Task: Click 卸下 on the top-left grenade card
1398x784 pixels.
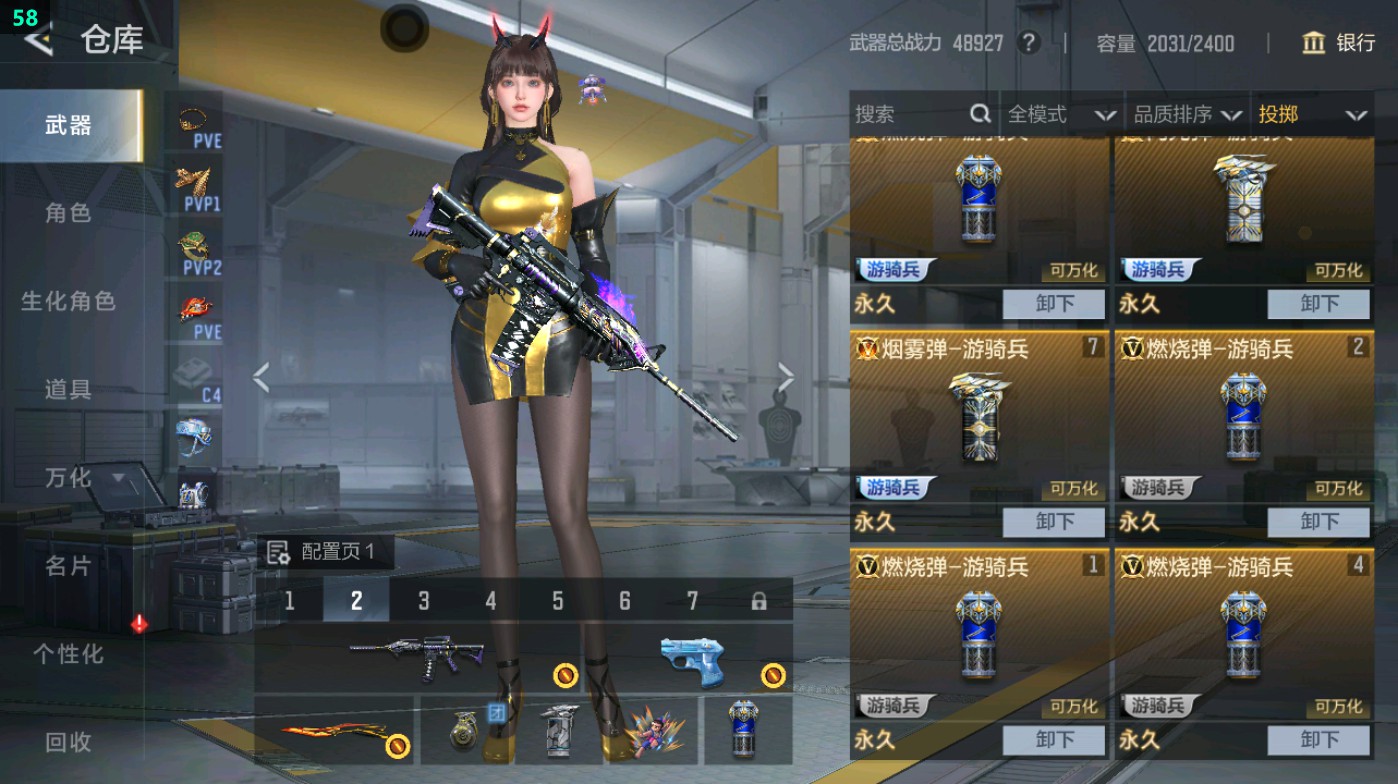Action: (1052, 304)
